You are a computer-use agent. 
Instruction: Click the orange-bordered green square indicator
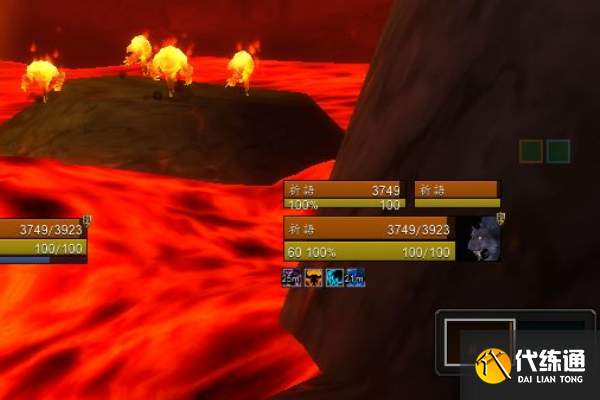pyautogui.click(x=531, y=151)
